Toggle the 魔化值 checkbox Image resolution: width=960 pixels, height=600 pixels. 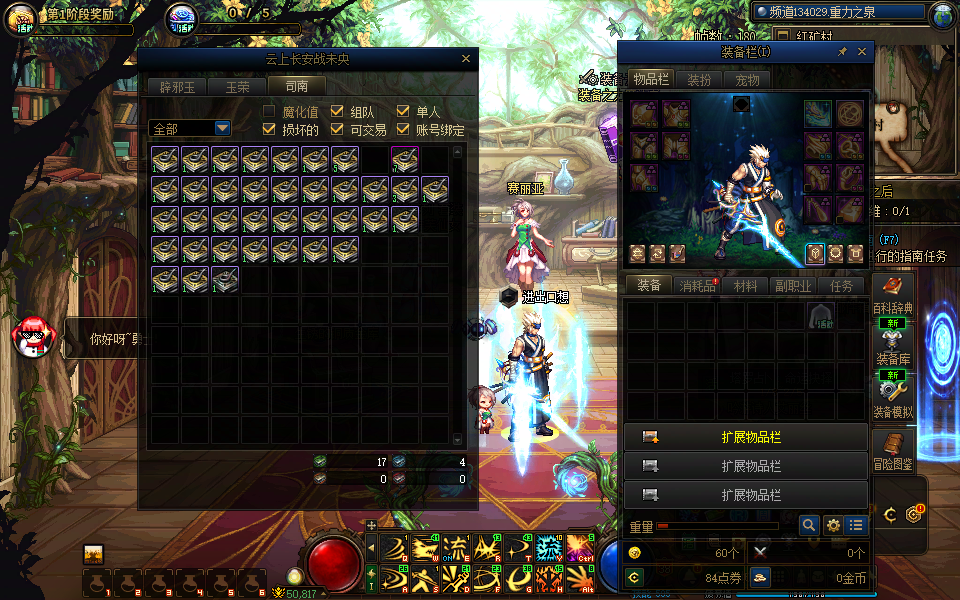269,111
